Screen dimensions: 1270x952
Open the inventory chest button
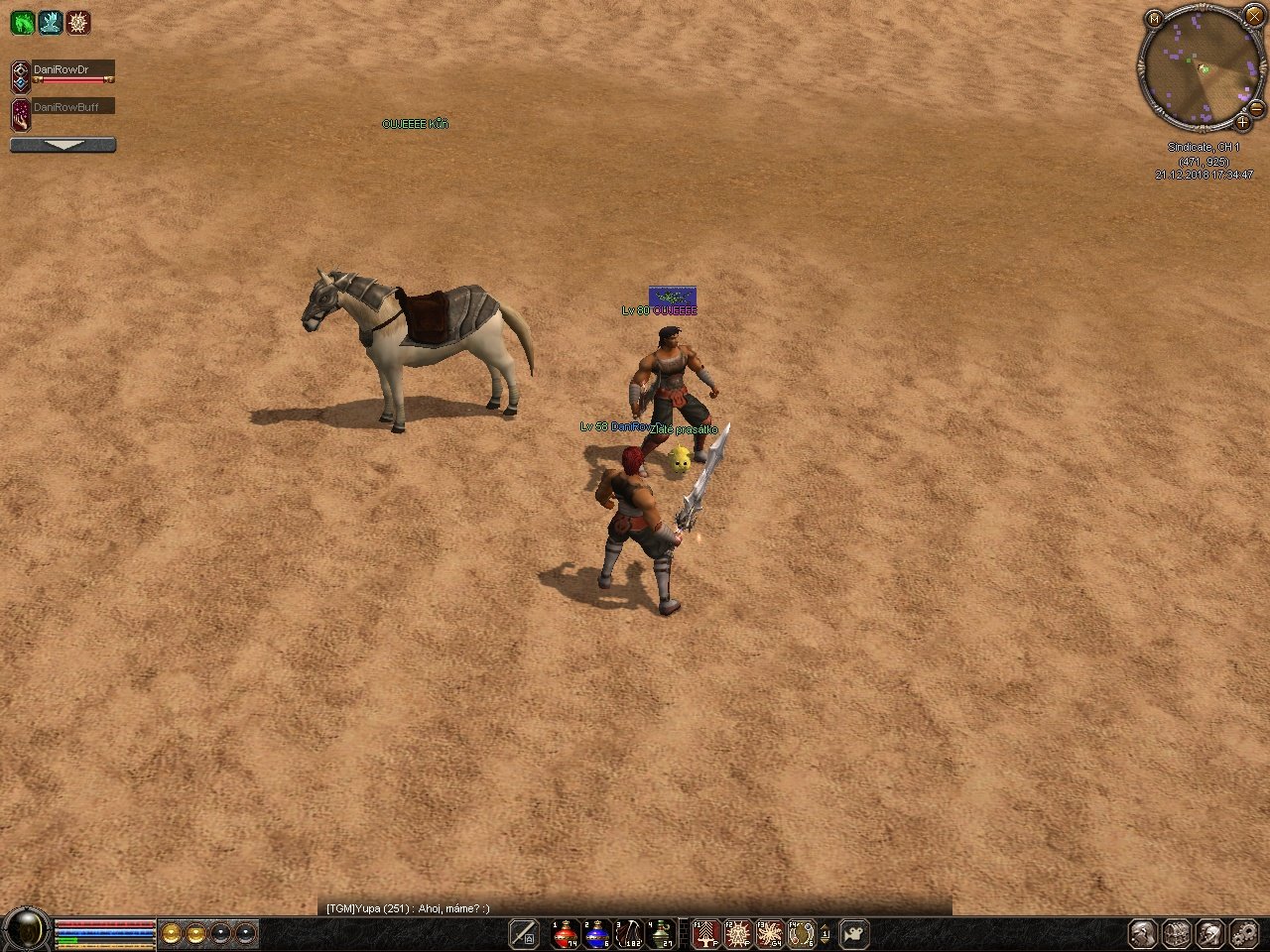[x=1176, y=933]
